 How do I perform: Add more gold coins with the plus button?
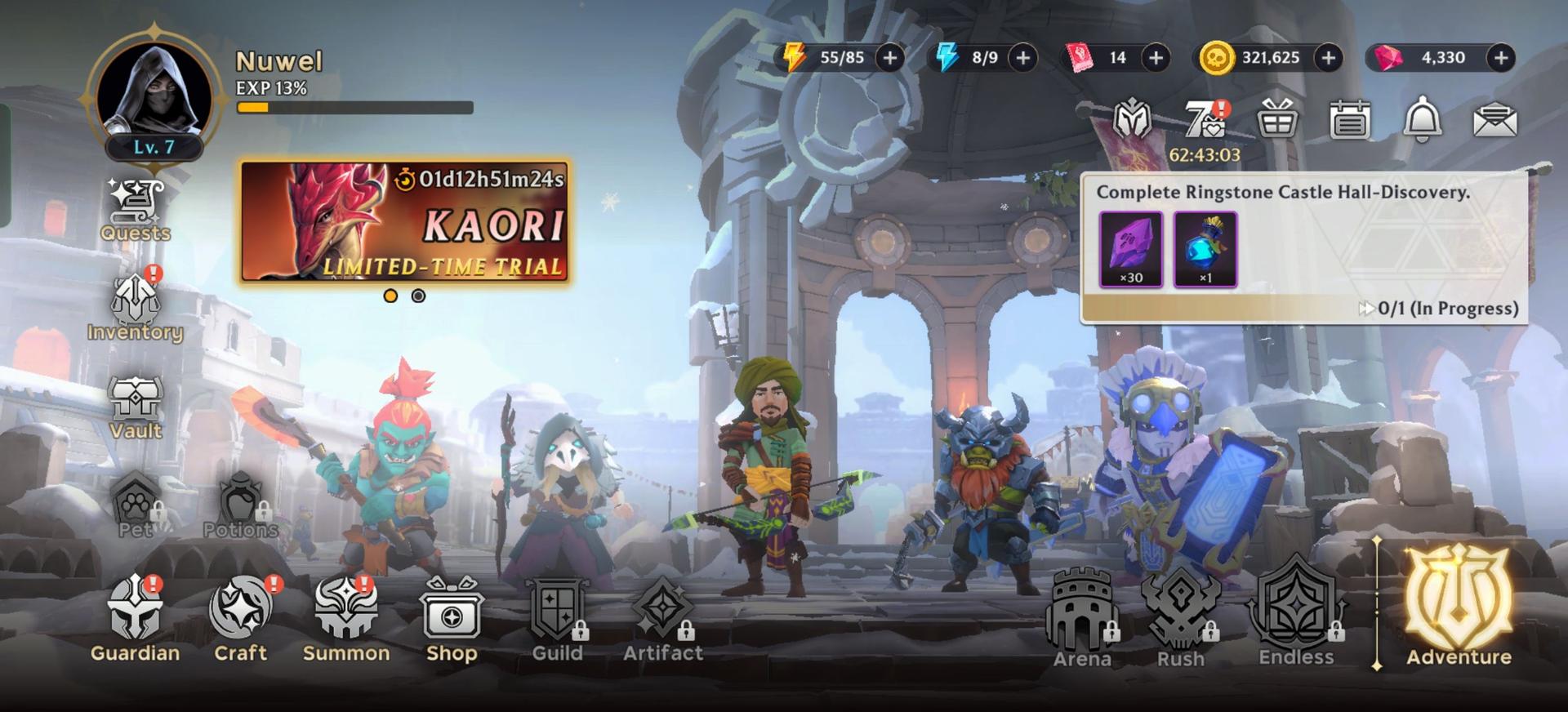(1329, 57)
